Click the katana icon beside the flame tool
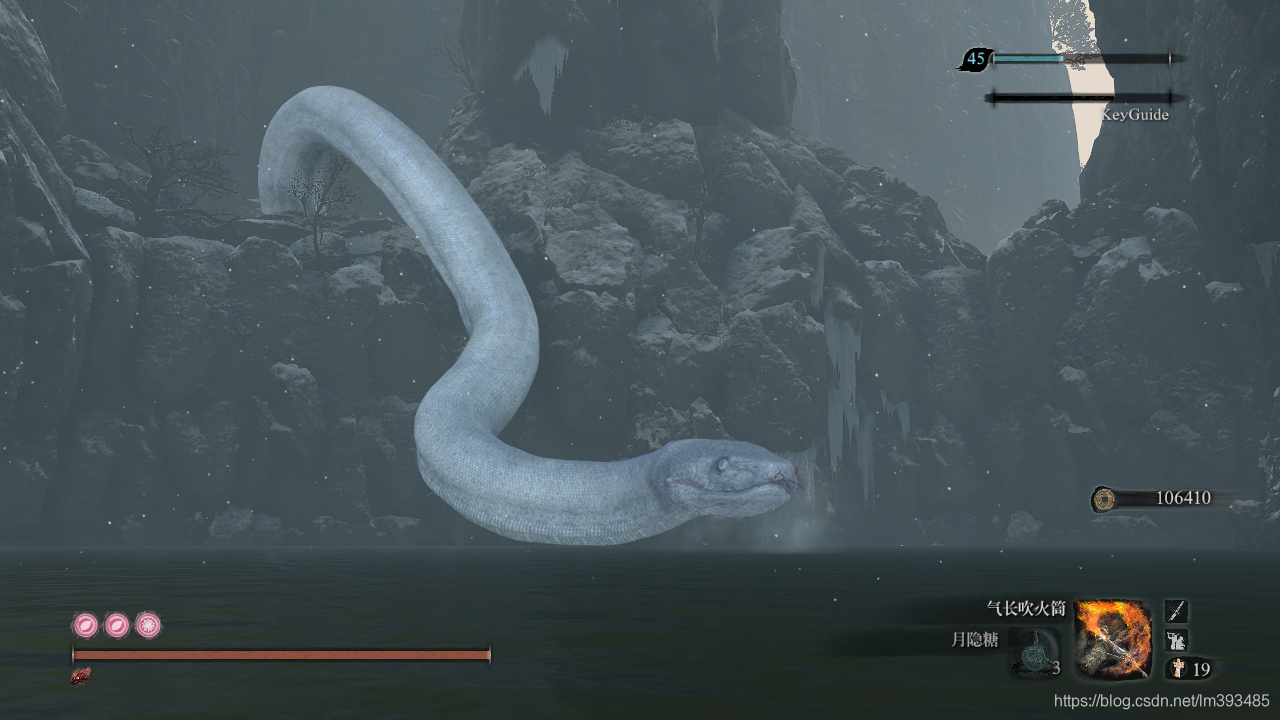Screen dimensions: 1280x720 [x=1177, y=611]
